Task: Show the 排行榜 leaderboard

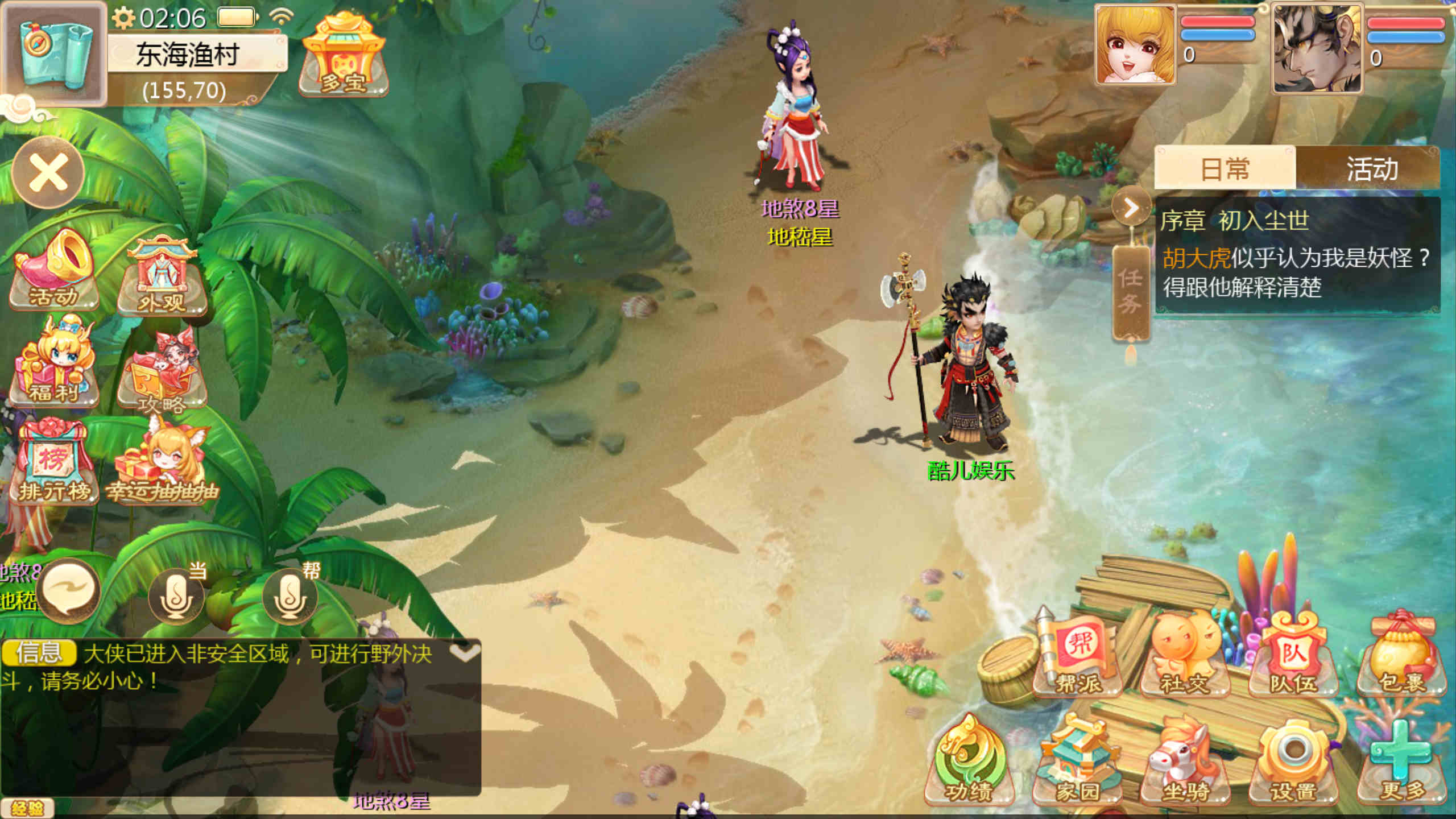Action: pyautogui.click(x=54, y=464)
